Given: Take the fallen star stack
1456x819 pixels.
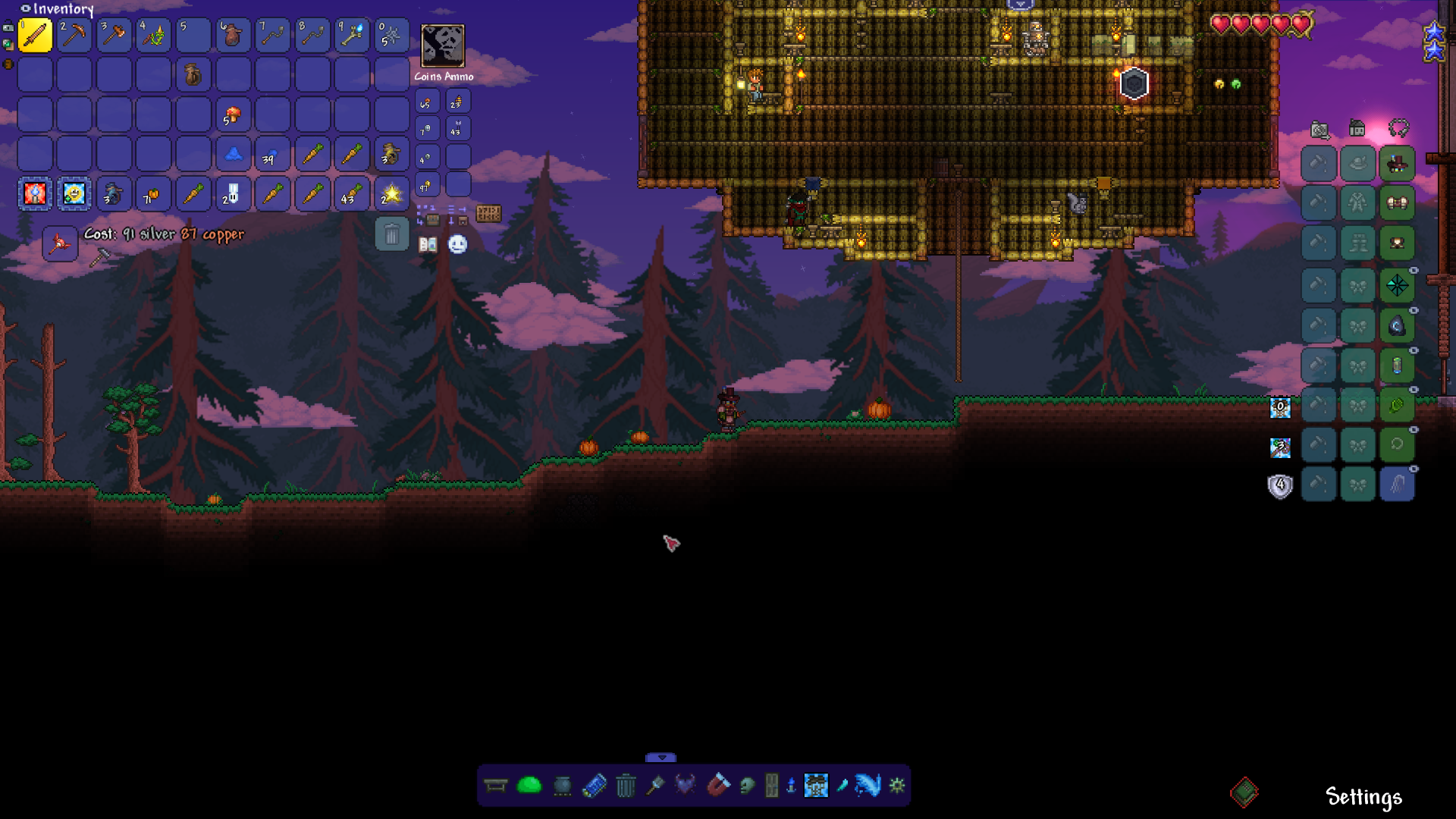Looking at the screenshot, I should (391, 194).
